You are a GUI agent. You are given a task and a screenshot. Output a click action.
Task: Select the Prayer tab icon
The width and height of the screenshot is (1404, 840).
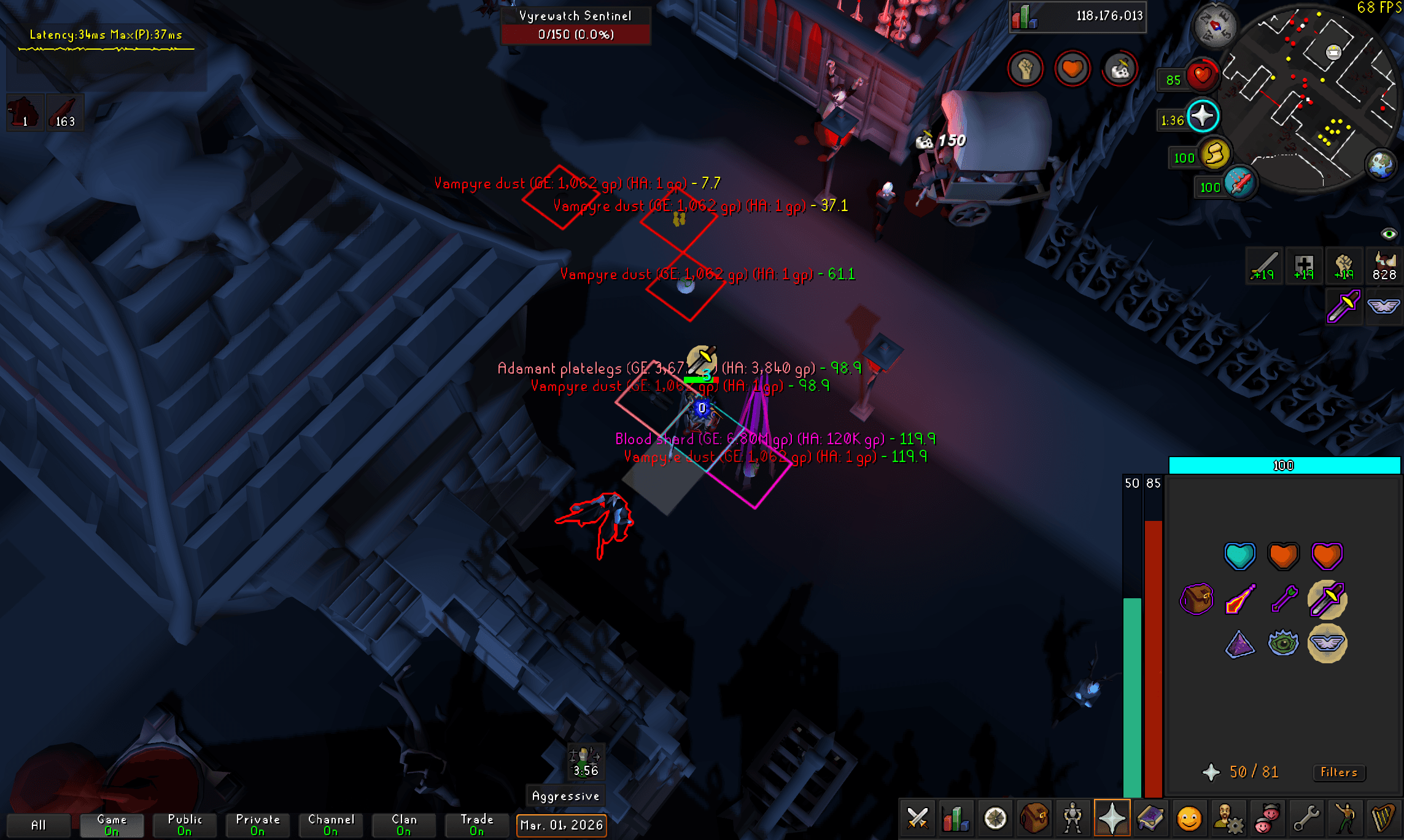click(x=1112, y=818)
